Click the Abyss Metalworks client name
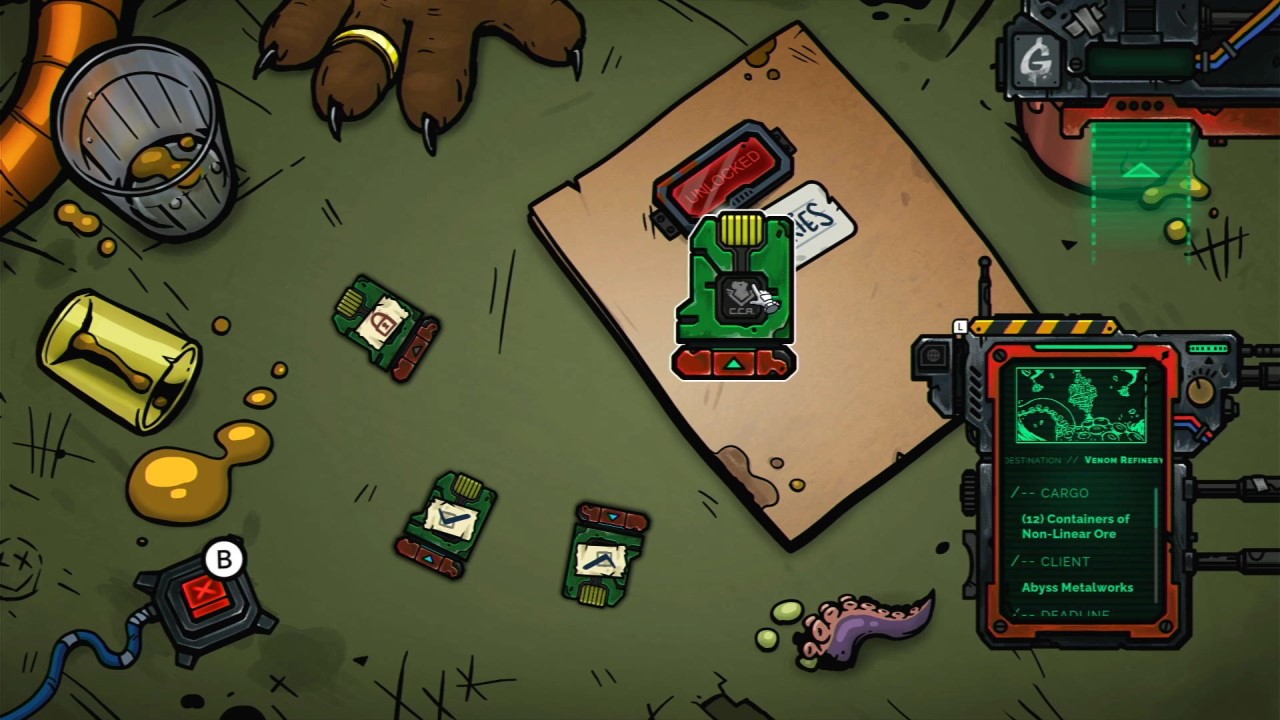 click(x=1077, y=588)
